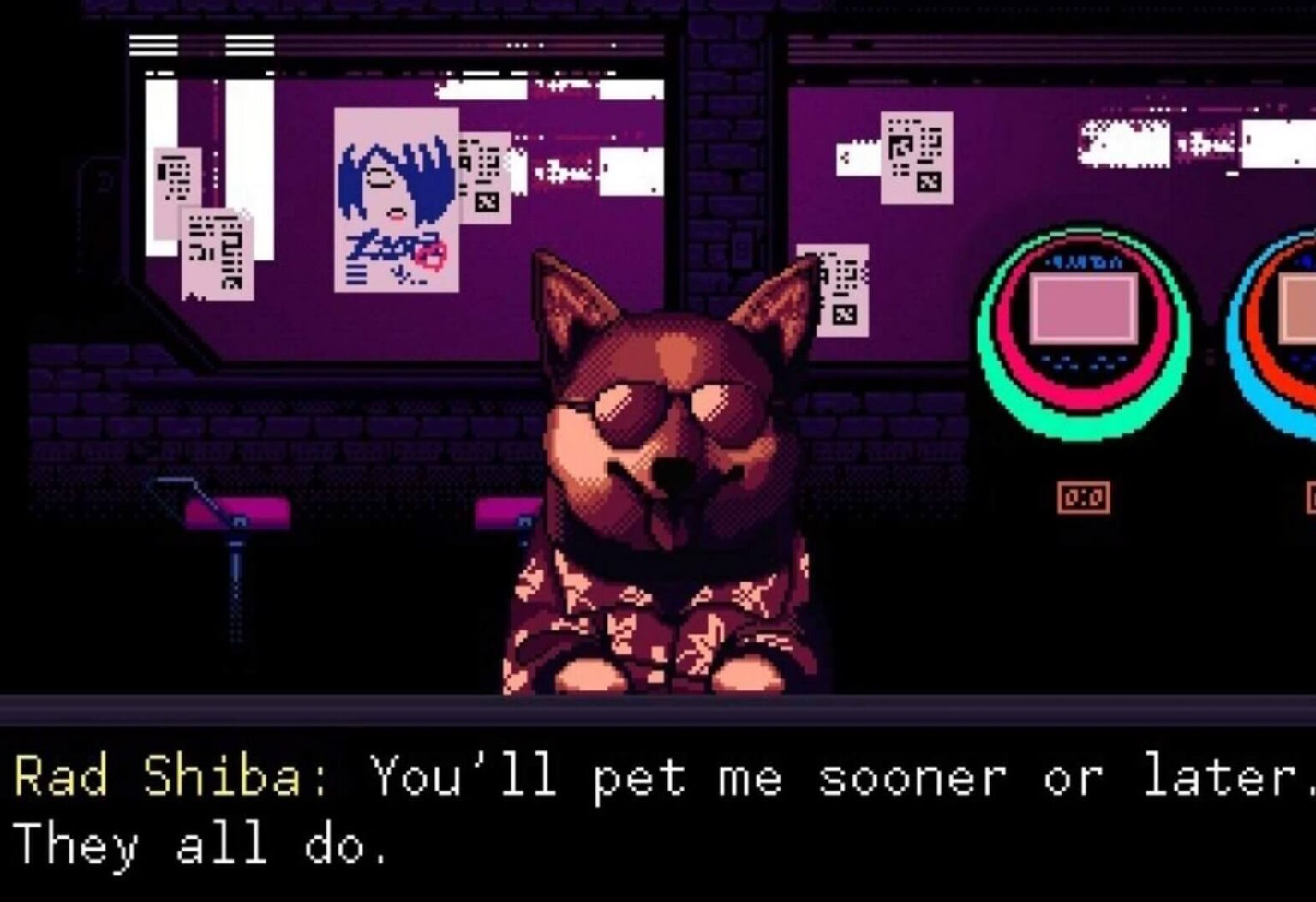Screen dimensions: 1316x902
Task: Switch the 0:0 counter display
Action: click(x=1083, y=495)
